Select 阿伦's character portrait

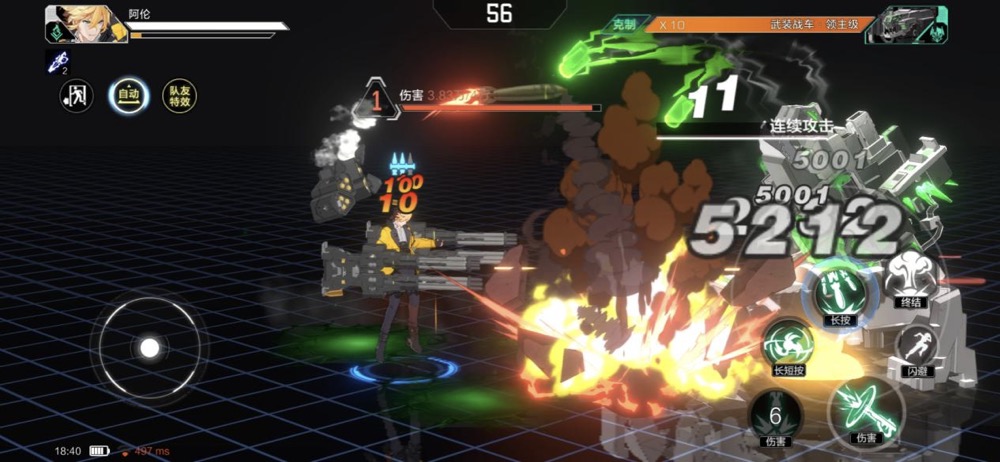point(85,24)
